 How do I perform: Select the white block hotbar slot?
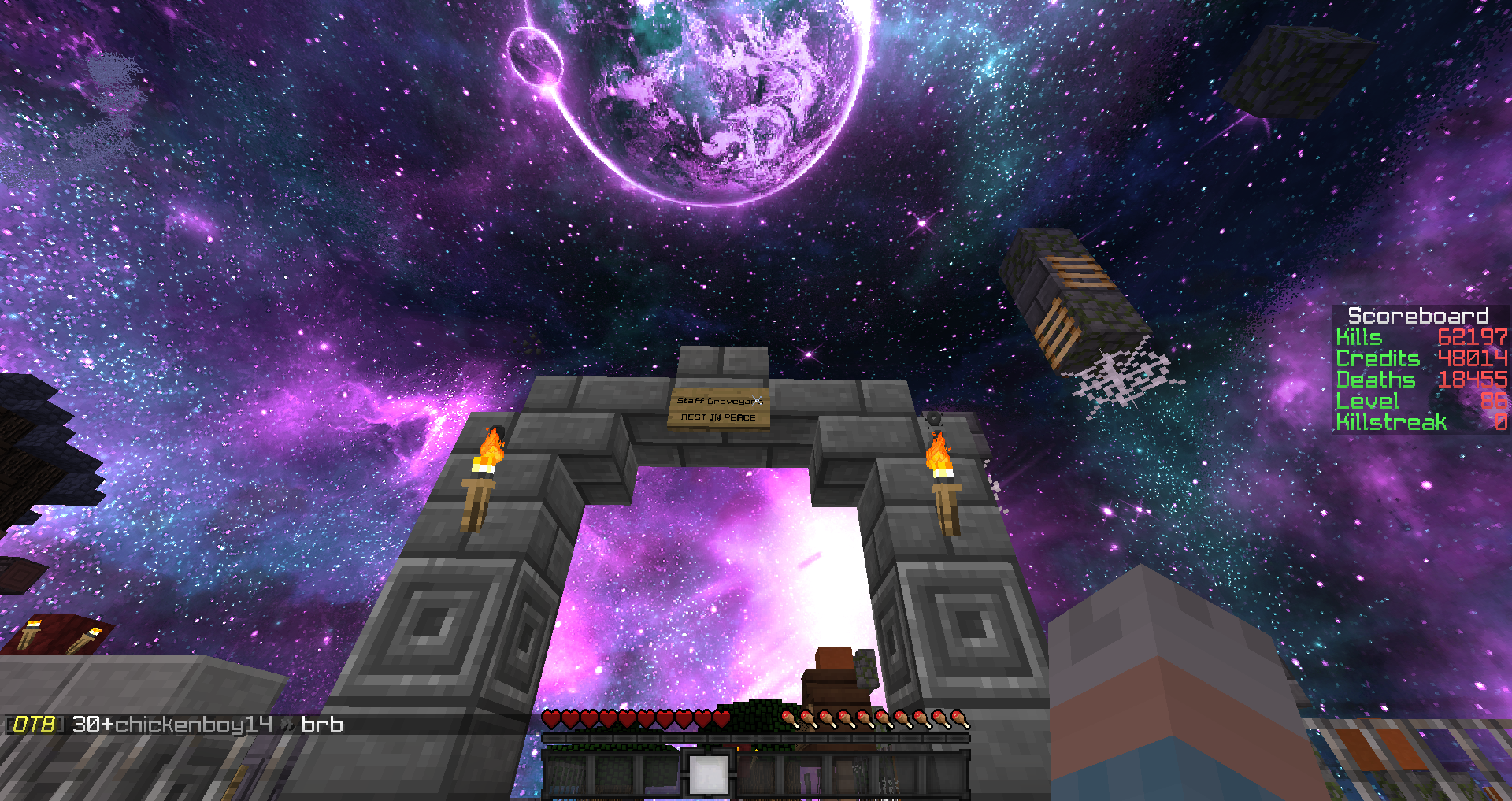pyautogui.click(x=708, y=775)
